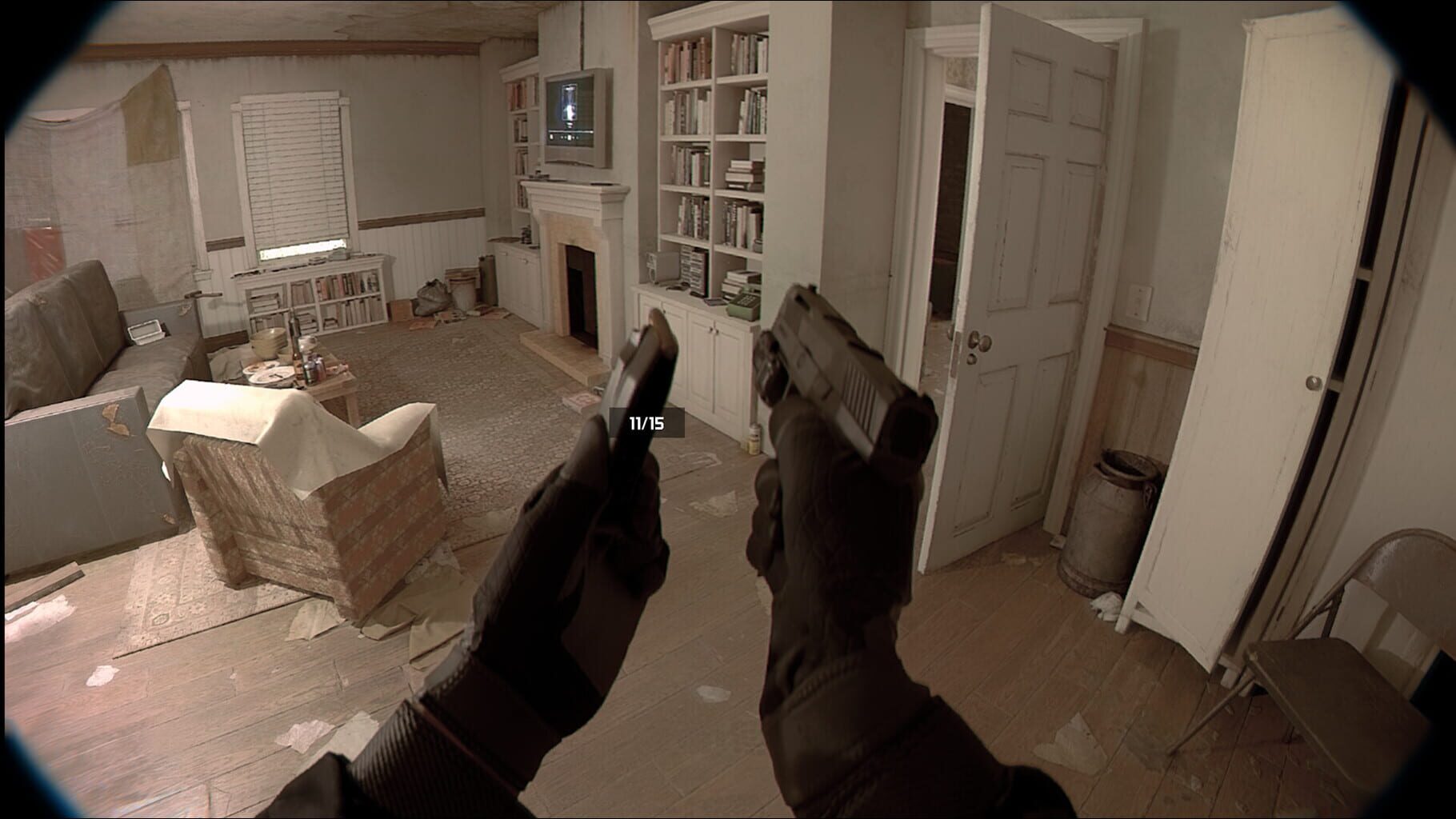Screen dimensions: 1456x819
Task: Click the calculator lying on the cabinet counter
Action: tap(714, 302)
